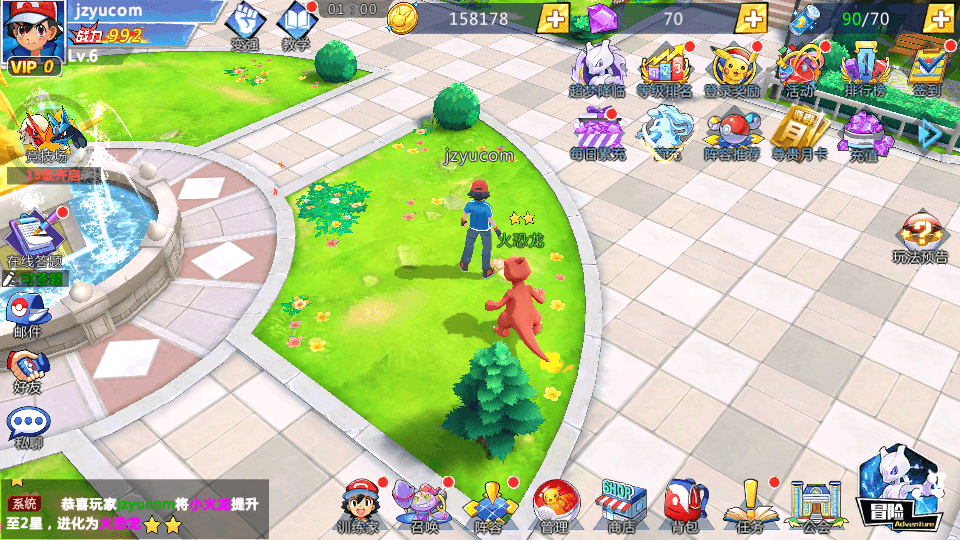
Task: Open the 背包 backpack
Action: click(686, 504)
